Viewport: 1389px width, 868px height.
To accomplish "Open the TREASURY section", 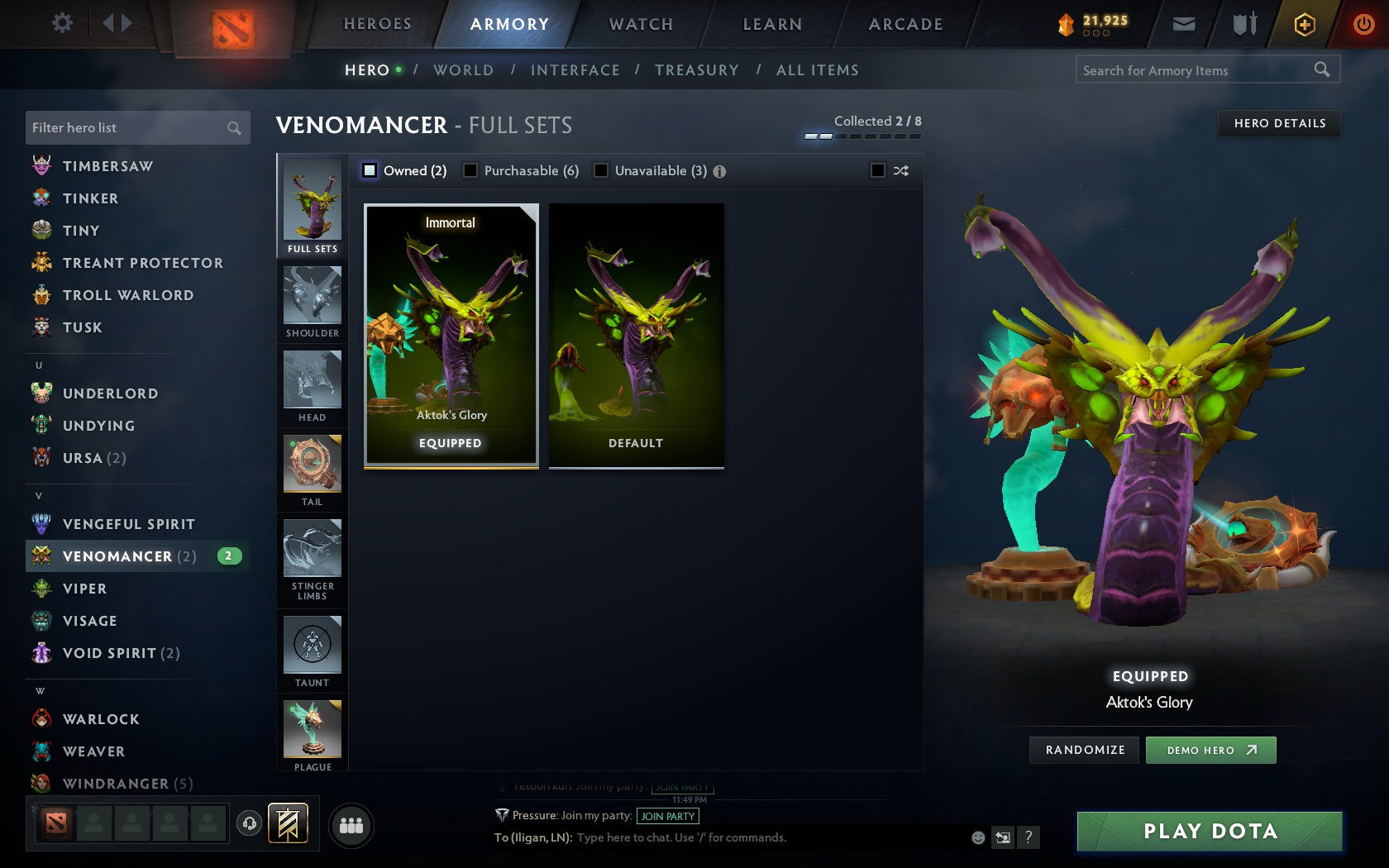I will pos(697,70).
